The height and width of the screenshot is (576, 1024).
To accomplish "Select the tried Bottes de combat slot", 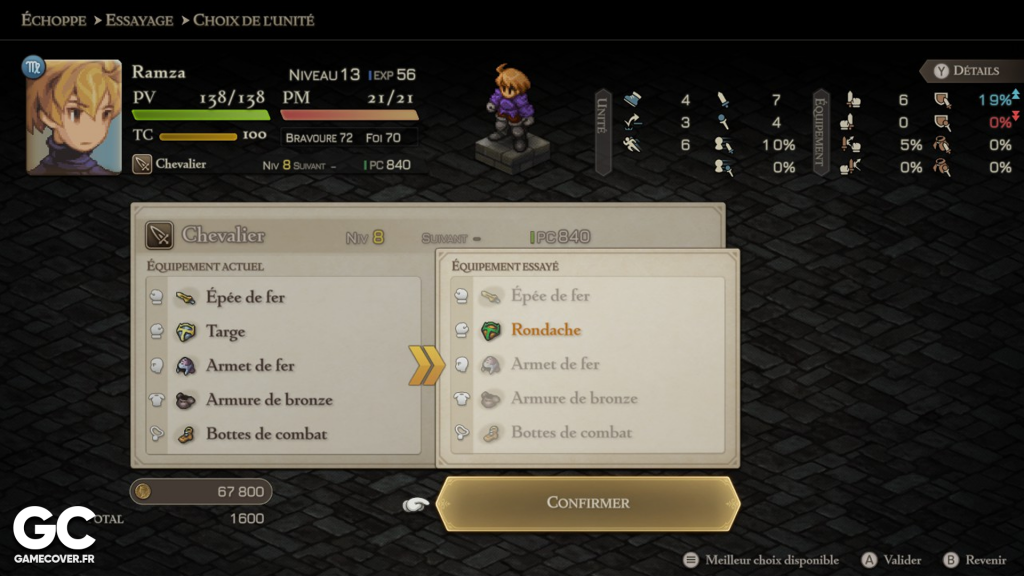I will tap(571, 433).
